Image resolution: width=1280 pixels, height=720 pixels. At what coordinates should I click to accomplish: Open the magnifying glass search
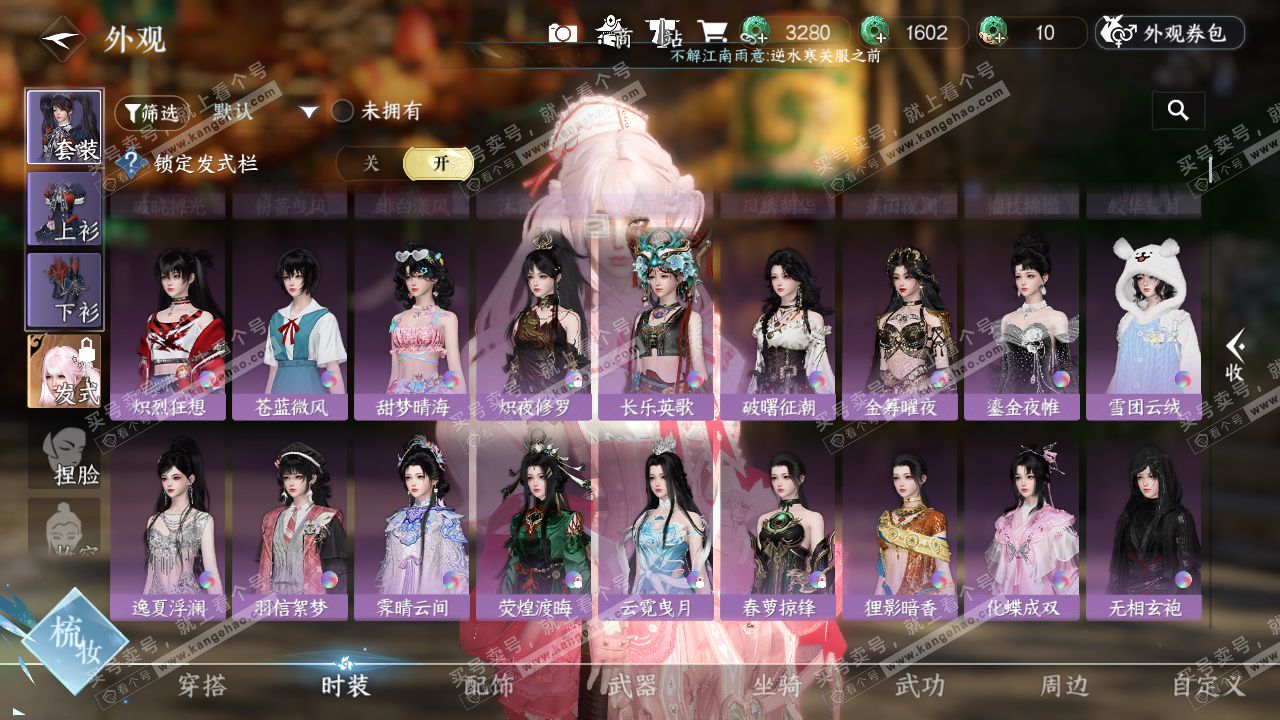(x=1178, y=111)
